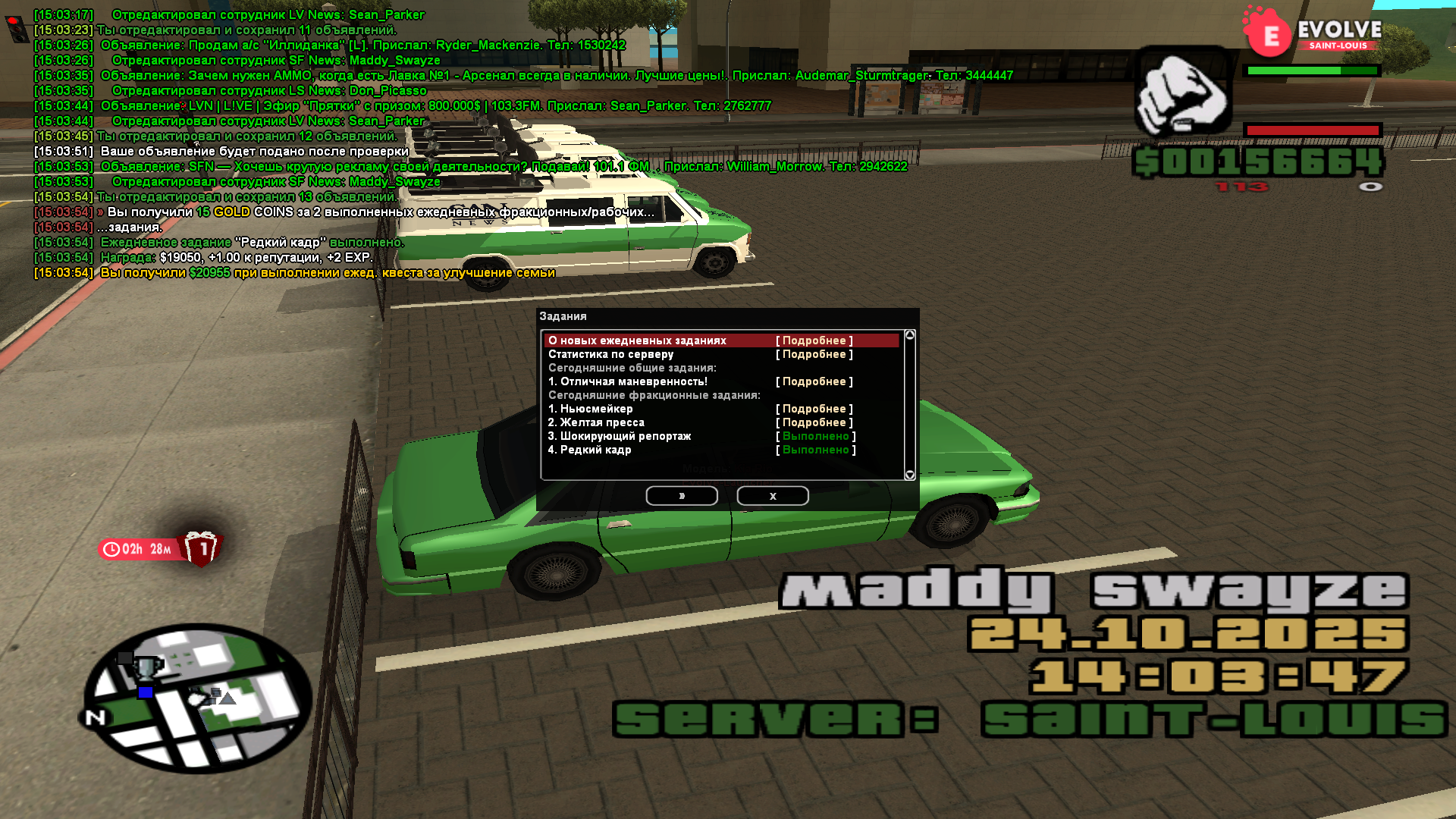Select the fist weapon icon
The height and width of the screenshot is (819, 1456).
click(1181, 93)
